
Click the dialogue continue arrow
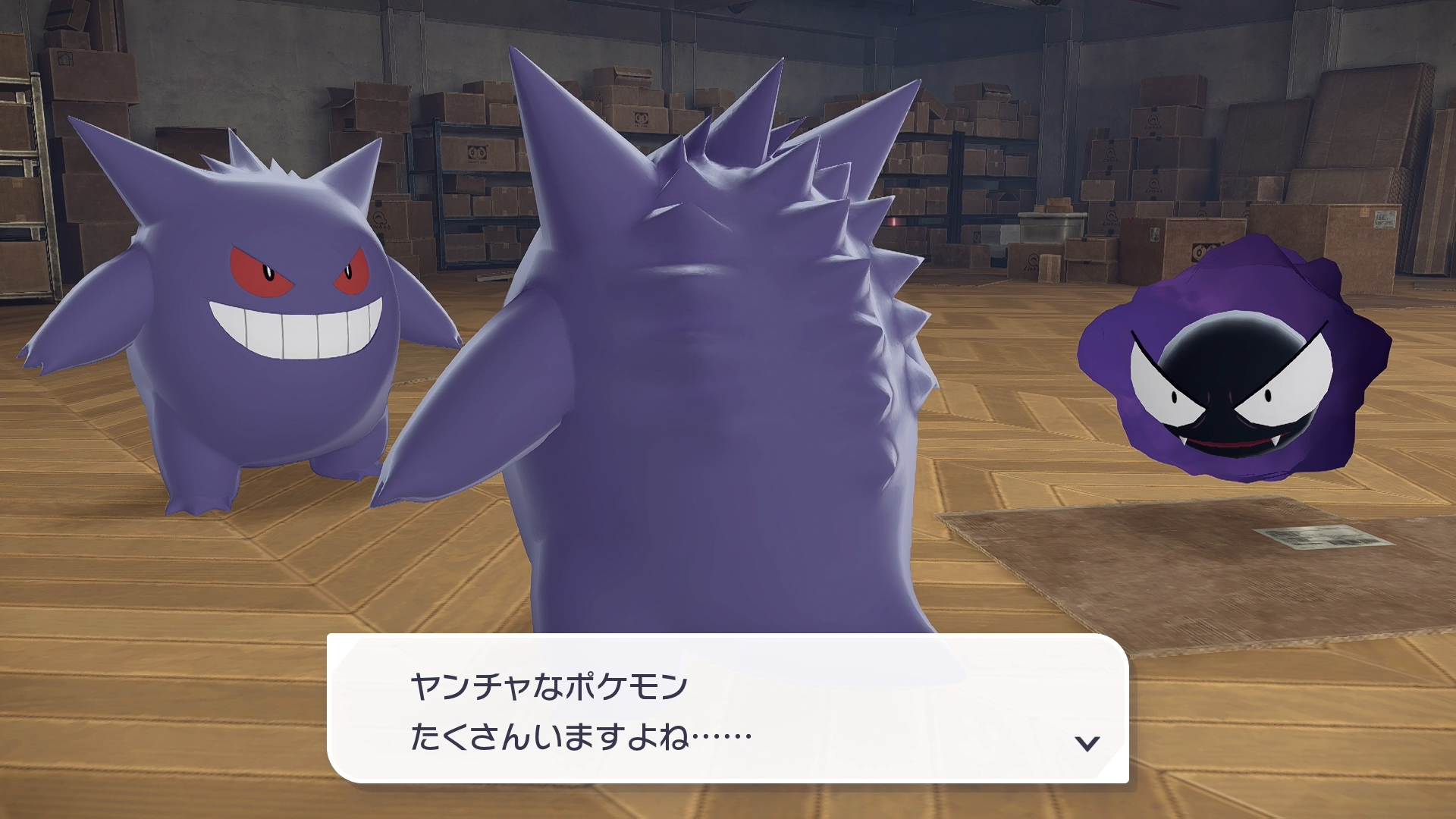click(x=1087, y=743)
